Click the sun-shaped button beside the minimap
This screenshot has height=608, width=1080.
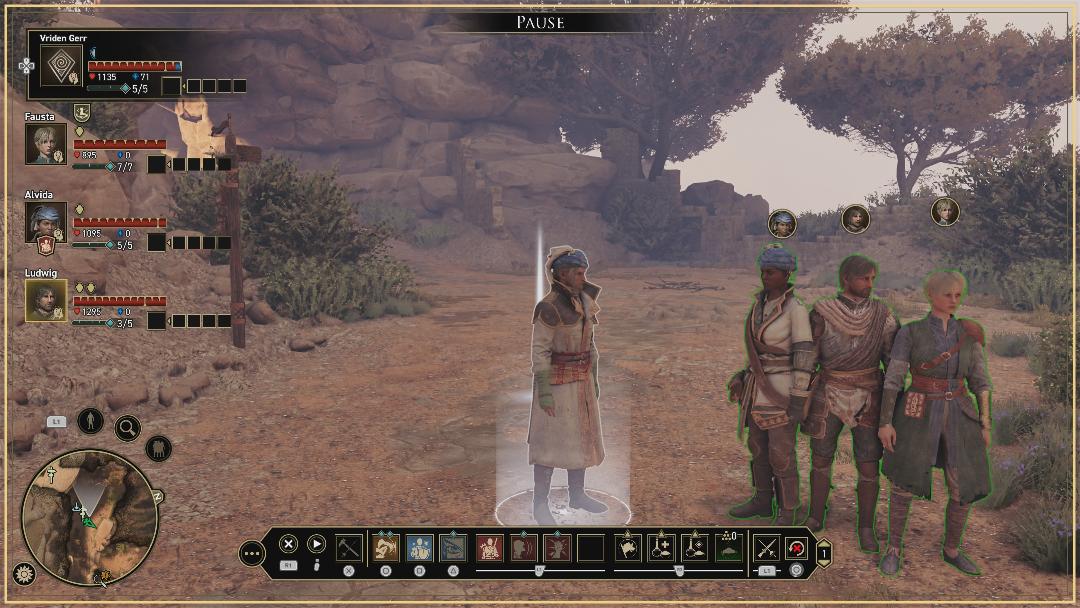coord(24,574)
